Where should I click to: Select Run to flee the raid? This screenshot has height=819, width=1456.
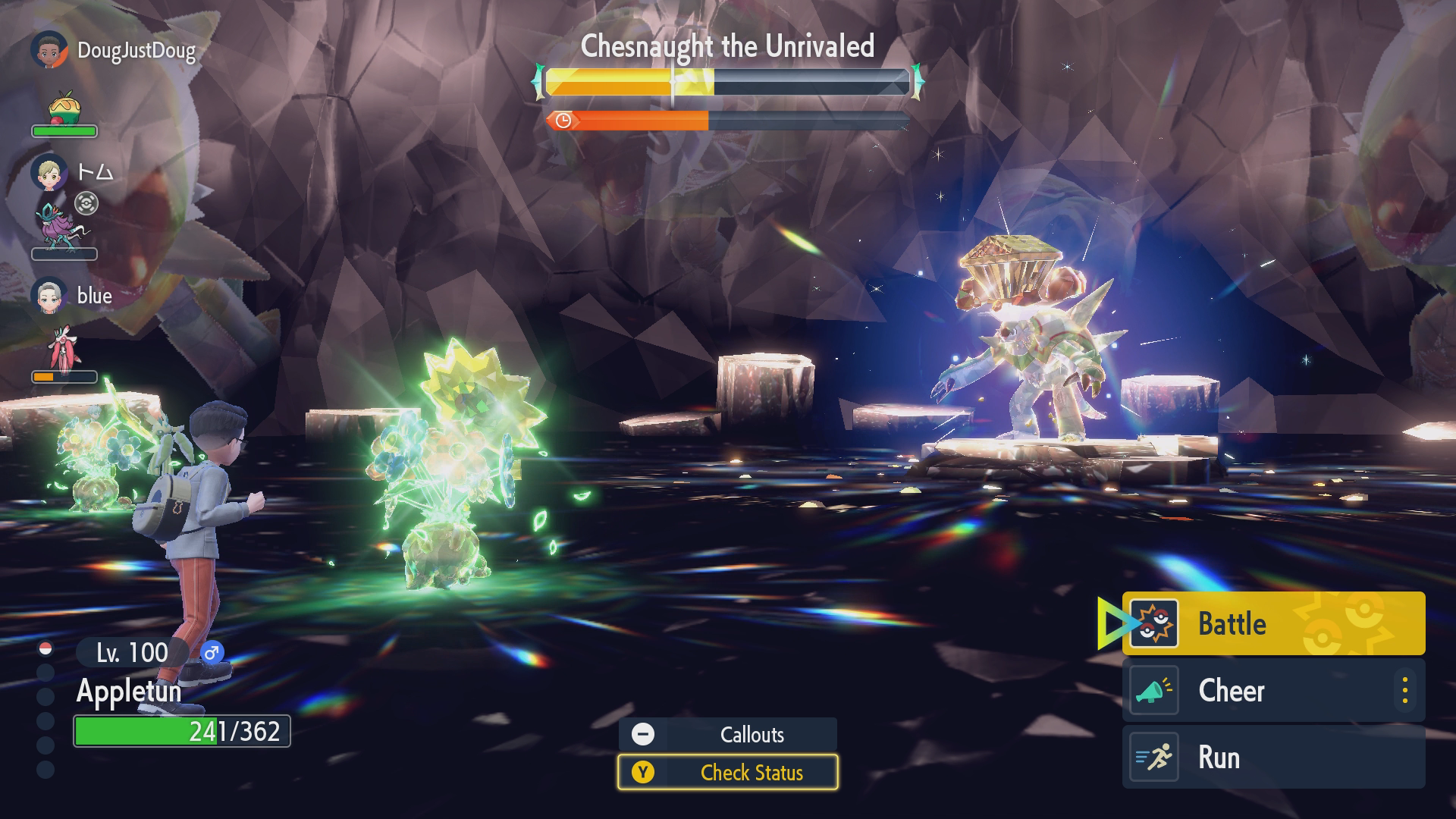1272,757
